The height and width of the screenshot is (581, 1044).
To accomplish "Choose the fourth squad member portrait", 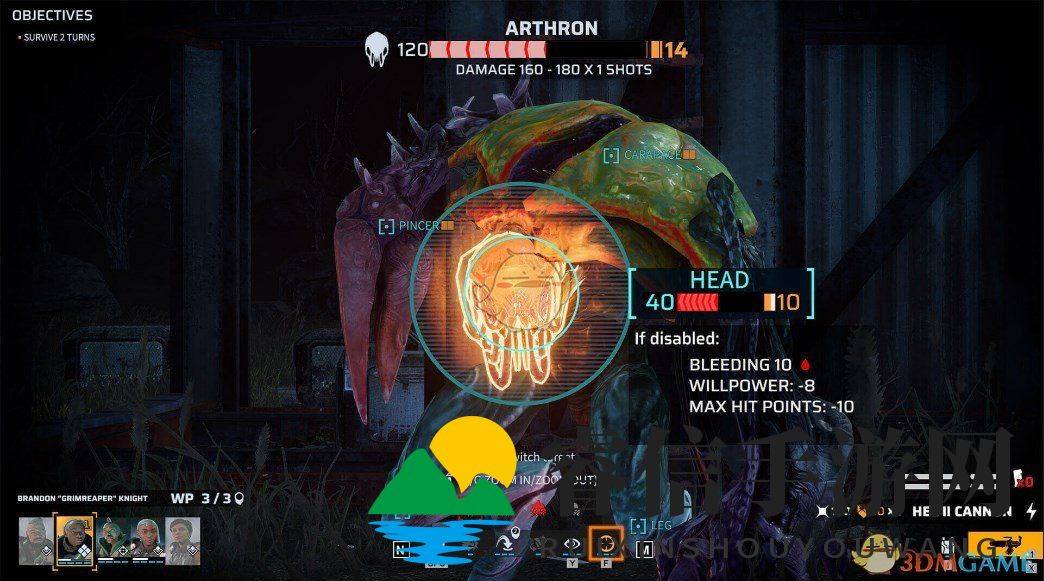I will pos(146,539).
